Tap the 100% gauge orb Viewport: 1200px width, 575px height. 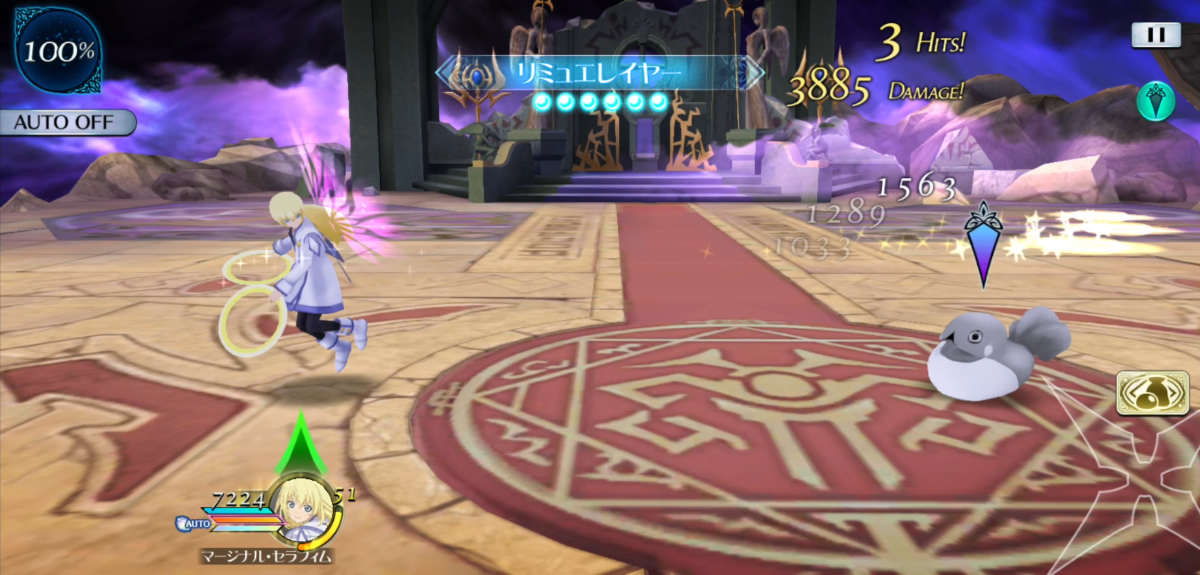[58, 51]
